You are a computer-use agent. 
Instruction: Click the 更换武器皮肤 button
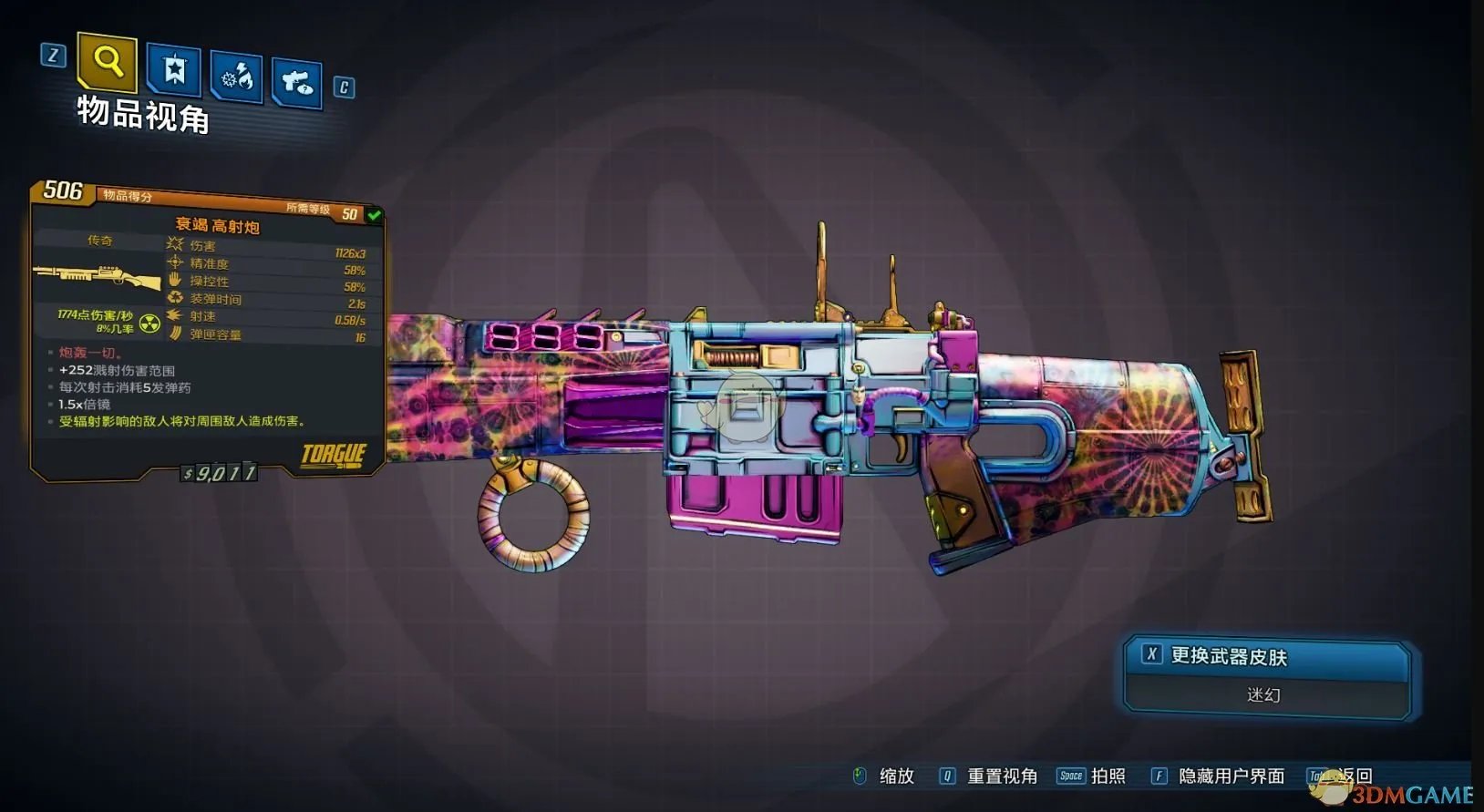pos(1266,657)
